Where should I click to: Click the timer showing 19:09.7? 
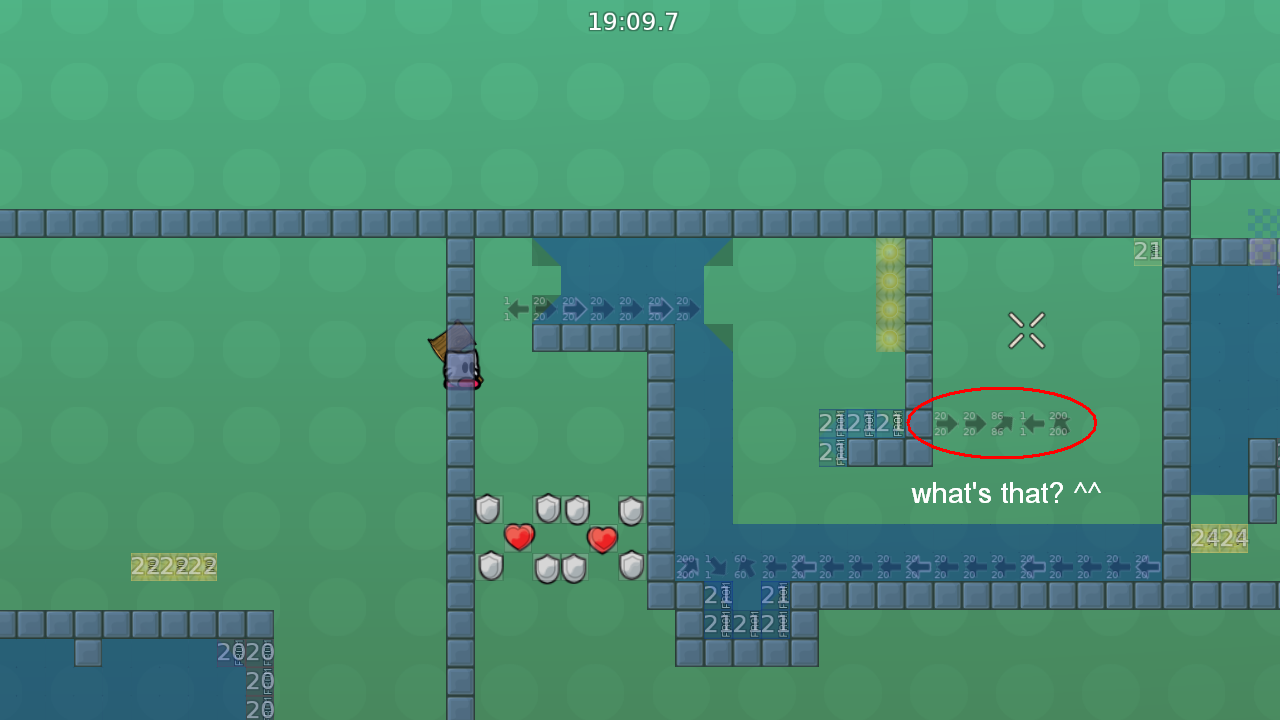(x=633, y=20)
